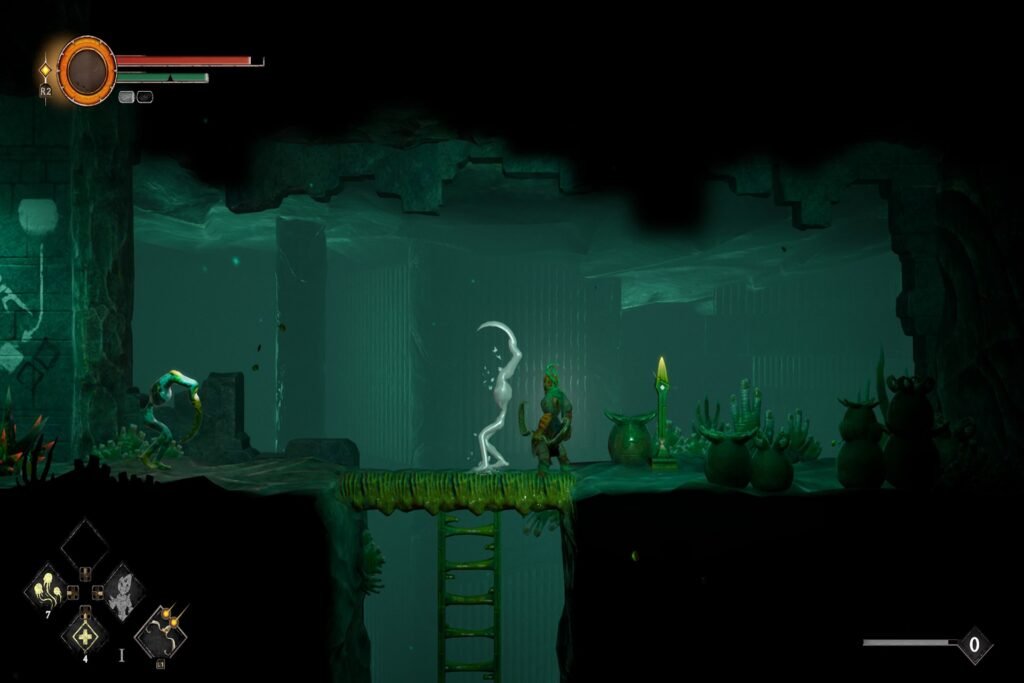Click the orange ring portrait emblem
The width and height of the screenshot is (1024, 683).
tap(87, 70)
